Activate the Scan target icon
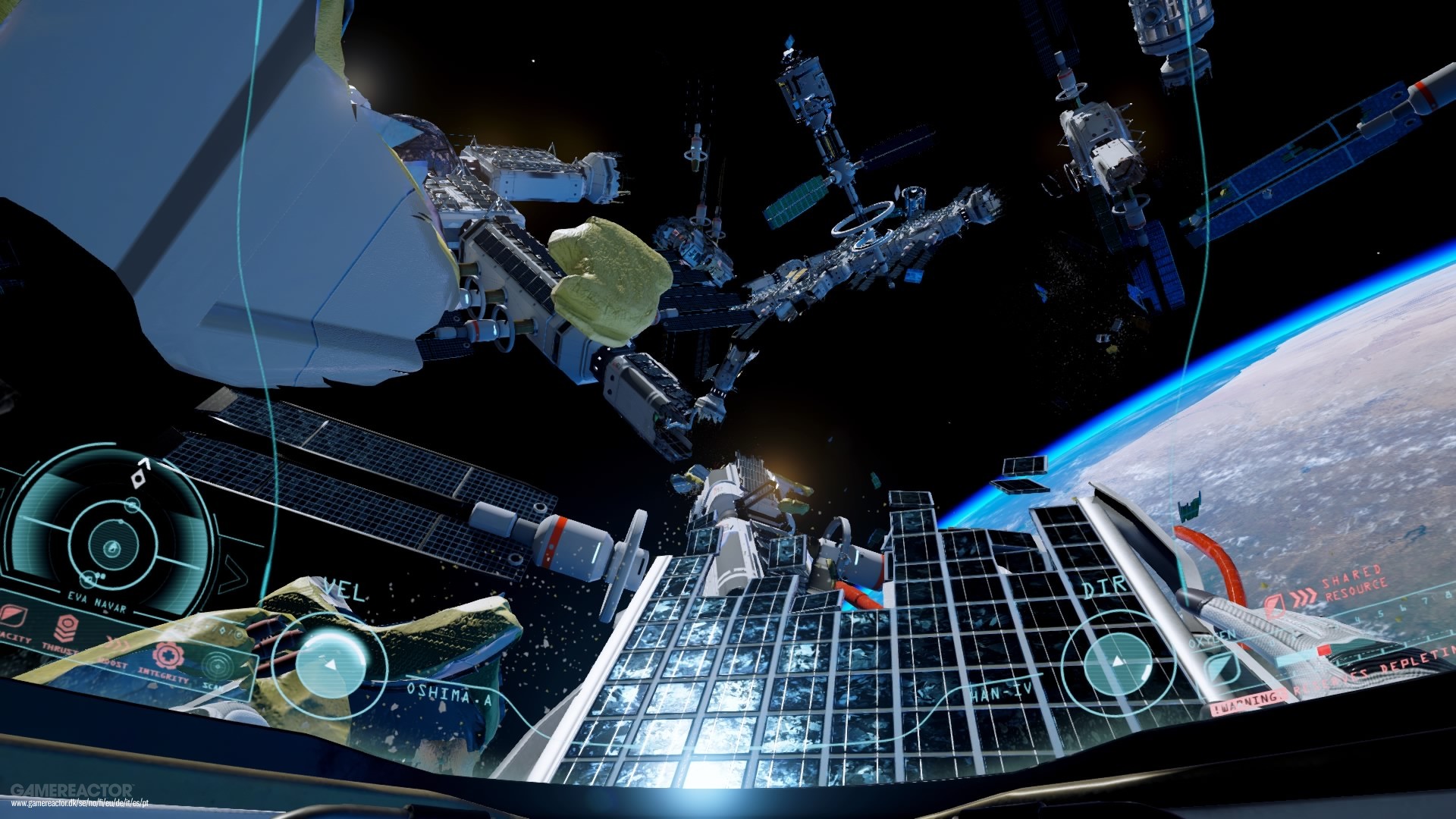Viewport: 1456px width, 819px height. tap(218, 666)
